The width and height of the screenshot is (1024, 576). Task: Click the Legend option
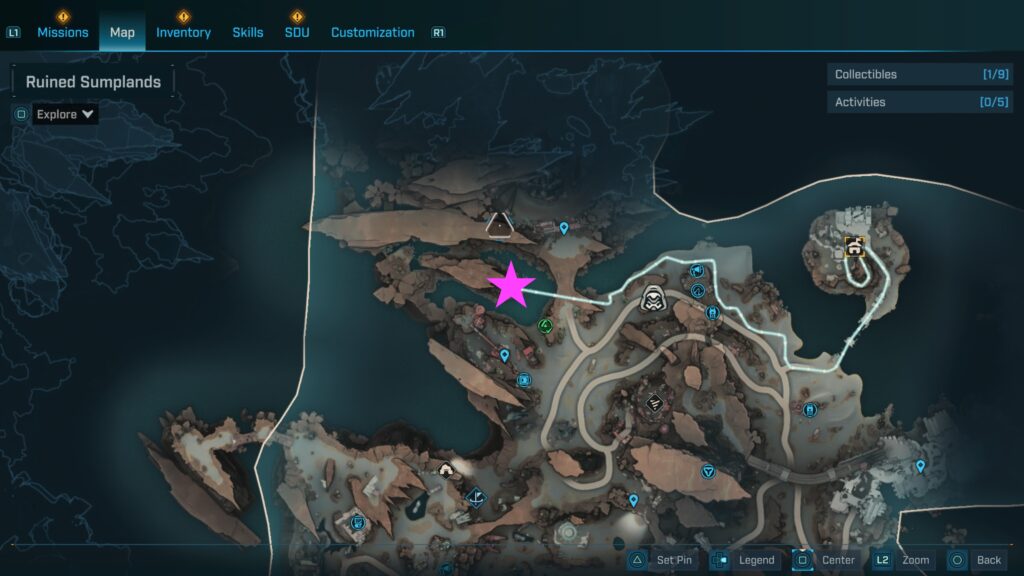pos(746,560)
